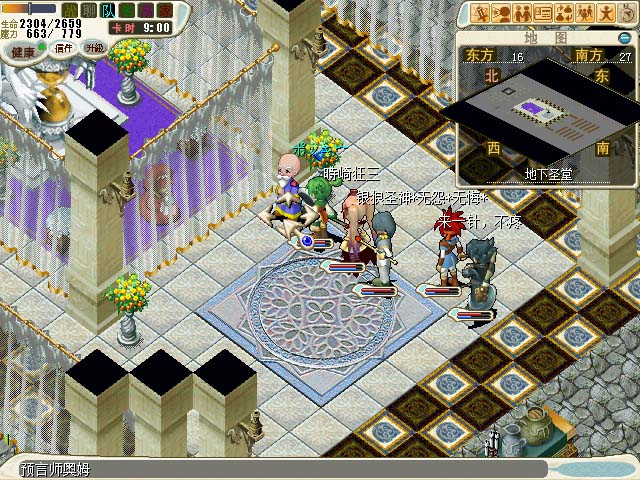Toggle the 战 battle mode button
The image size is (640, 480).
tap(69, 9)
